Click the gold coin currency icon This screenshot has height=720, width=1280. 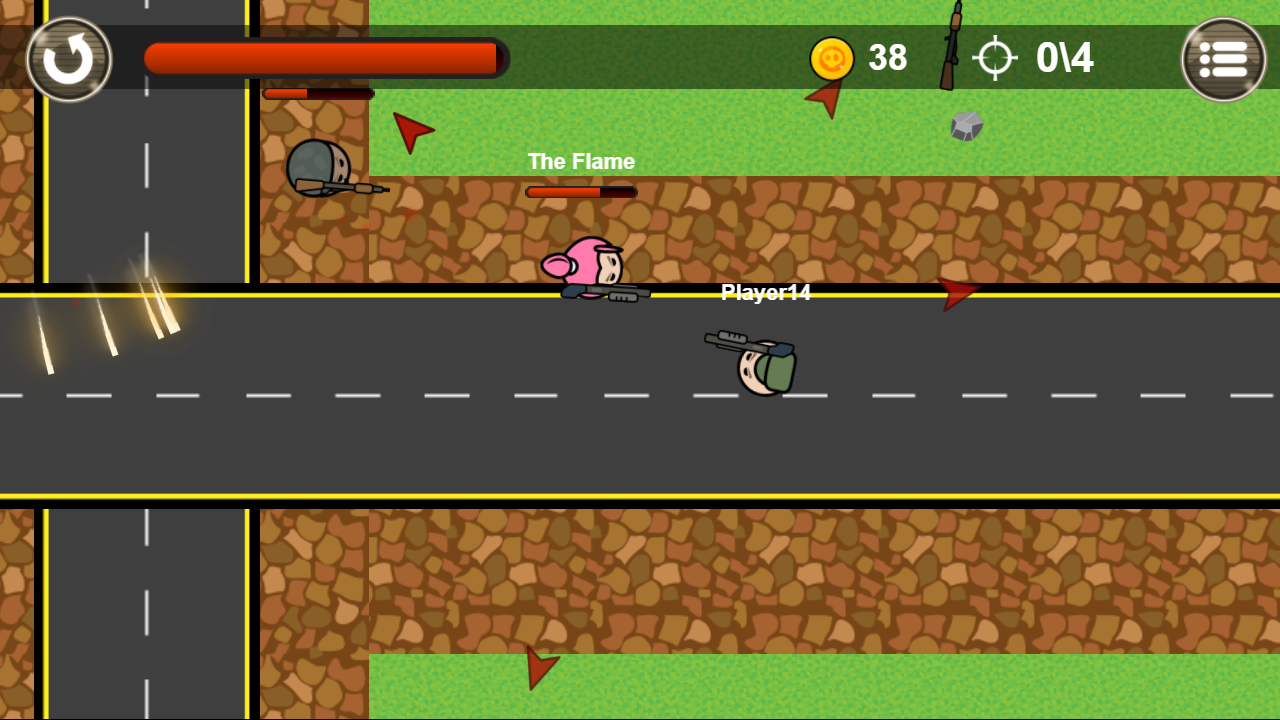830,59
